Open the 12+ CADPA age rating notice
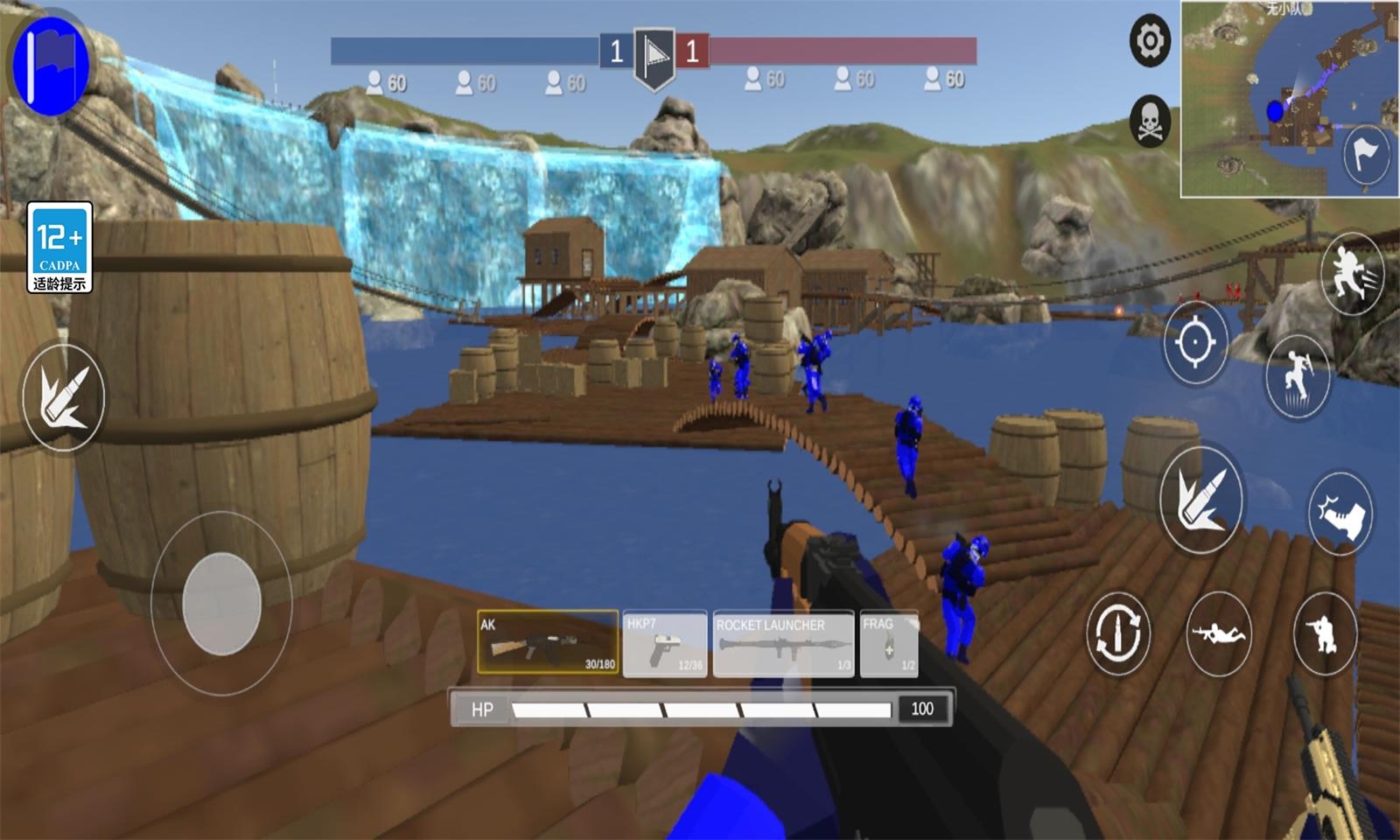Viewport: 1400px width, 840px height. 59,248
